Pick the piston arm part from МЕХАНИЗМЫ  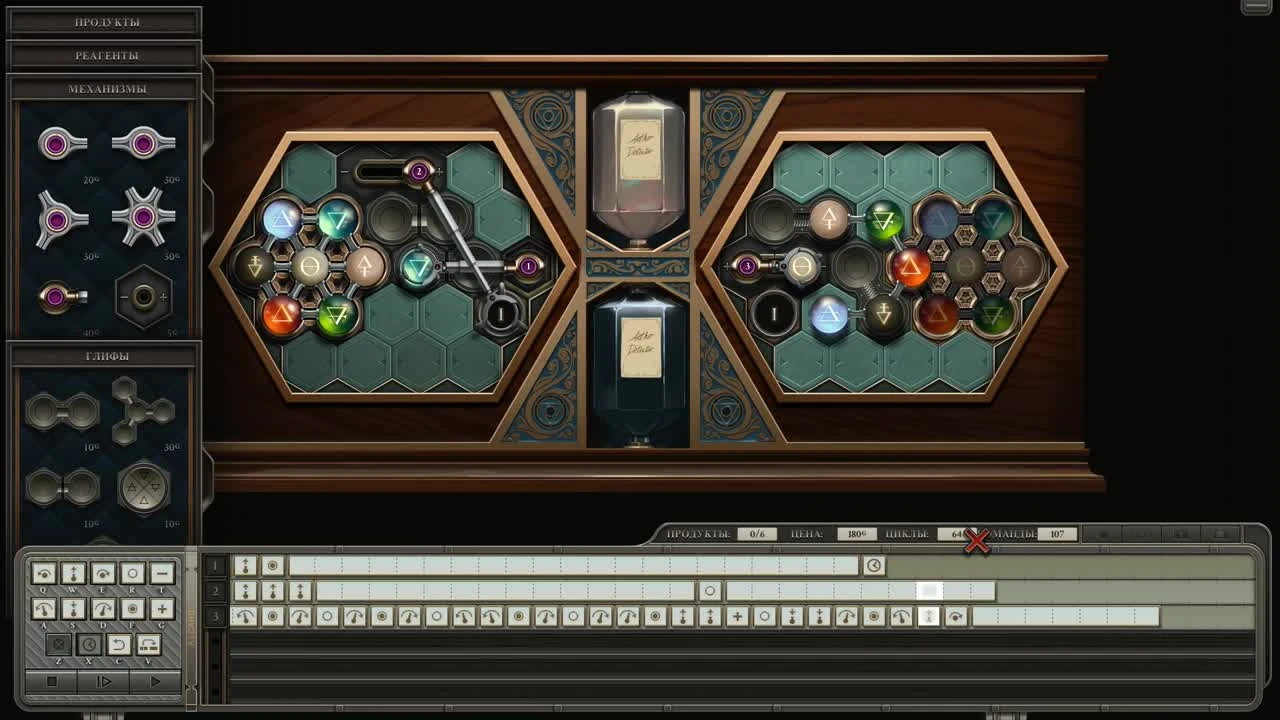62,296
